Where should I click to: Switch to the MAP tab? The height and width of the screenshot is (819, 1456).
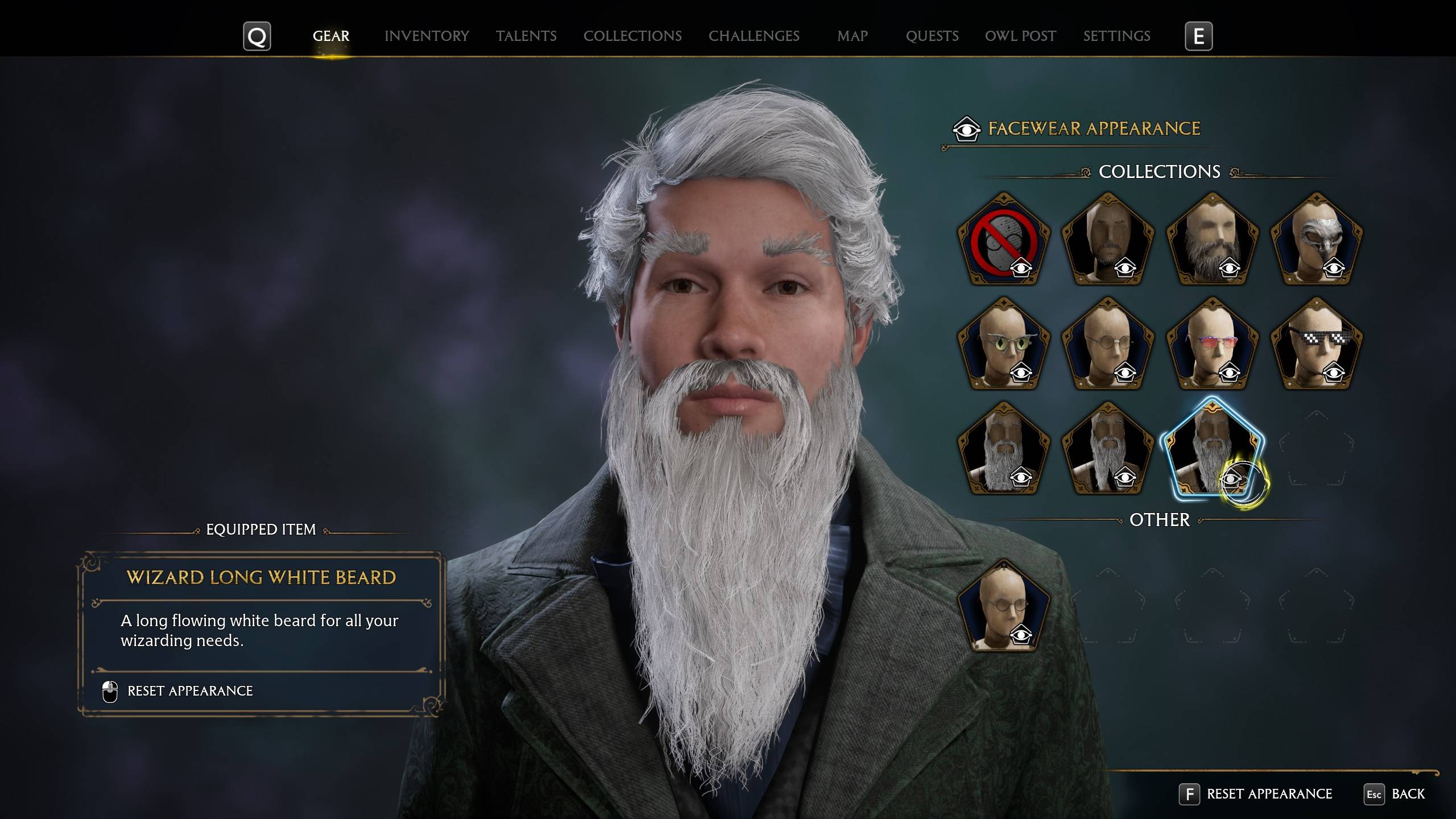point(852,36)
